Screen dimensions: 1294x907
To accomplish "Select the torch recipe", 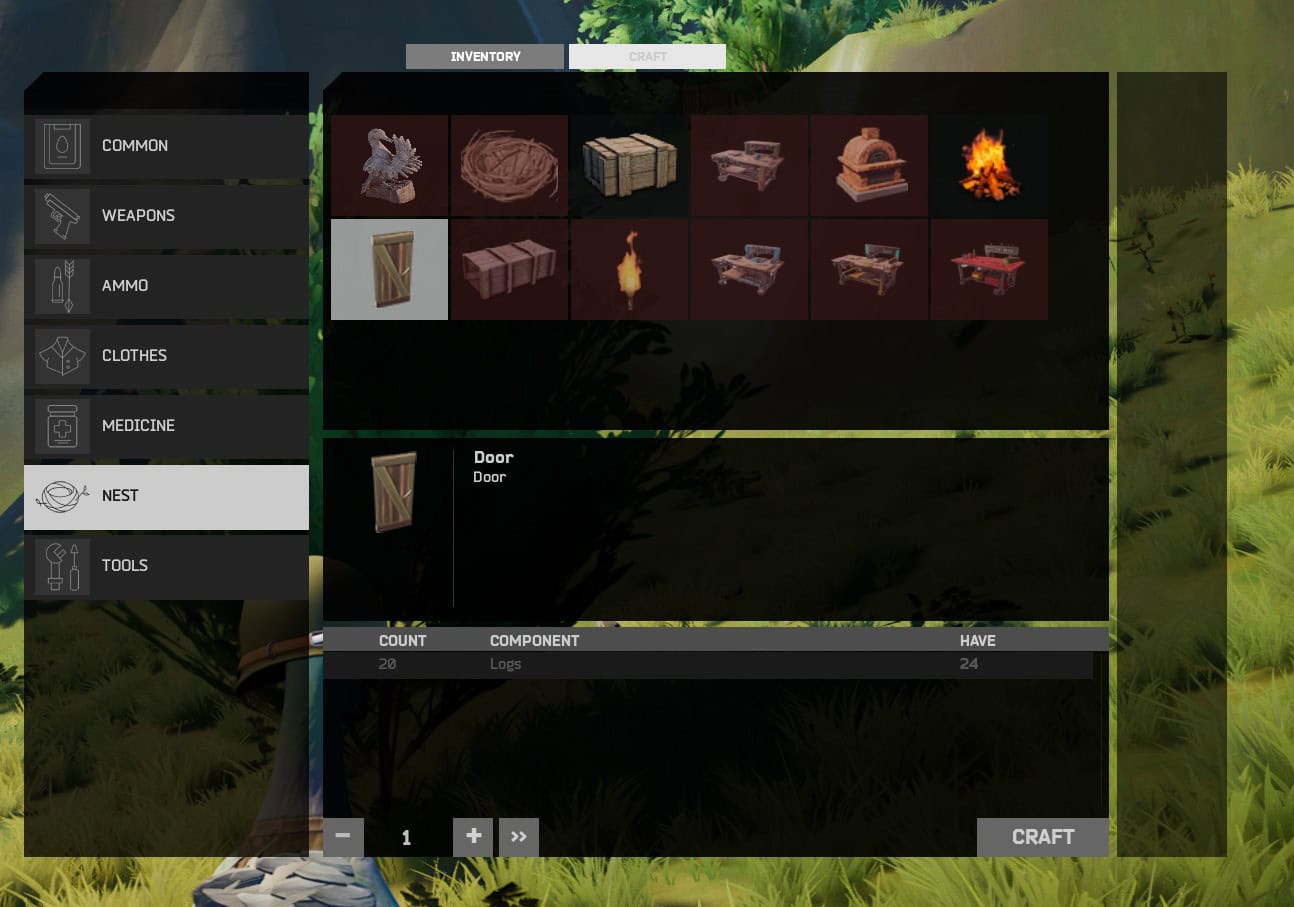I will pyautogui.click(x=629, y=269).
